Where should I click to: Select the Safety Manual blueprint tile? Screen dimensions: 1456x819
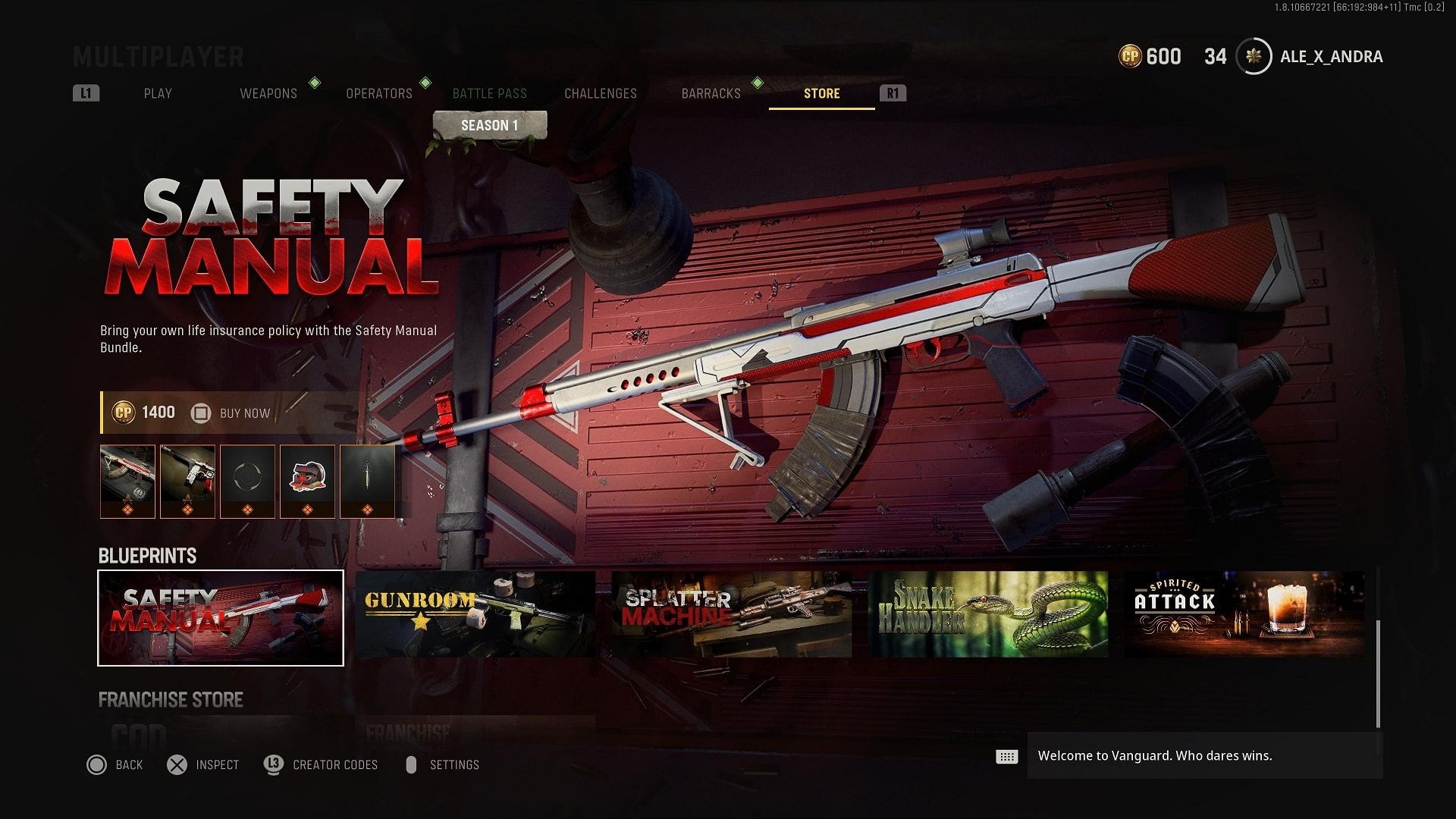221,618
